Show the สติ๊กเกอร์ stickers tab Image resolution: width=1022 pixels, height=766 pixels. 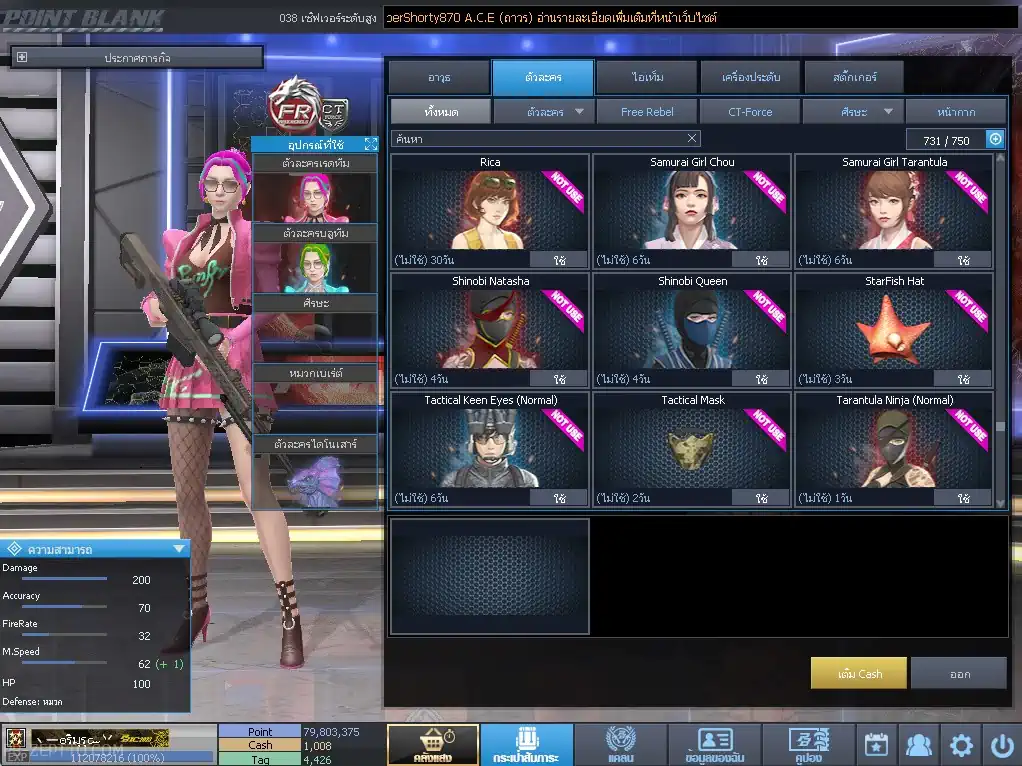[854, 77]
